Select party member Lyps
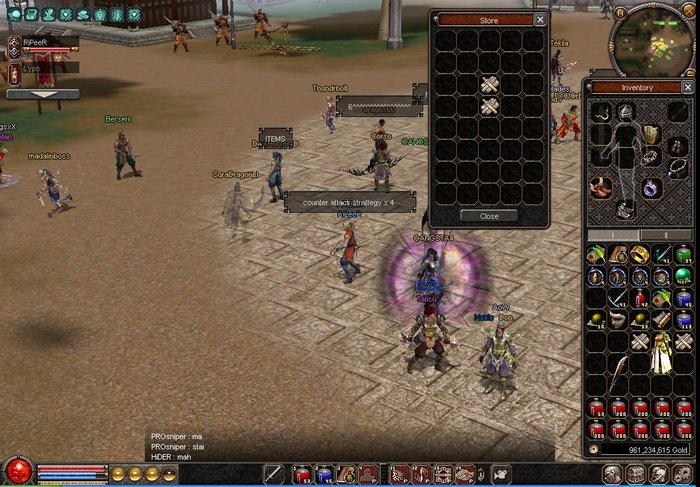Screen dimensions: 700x487 pos(33,67)
